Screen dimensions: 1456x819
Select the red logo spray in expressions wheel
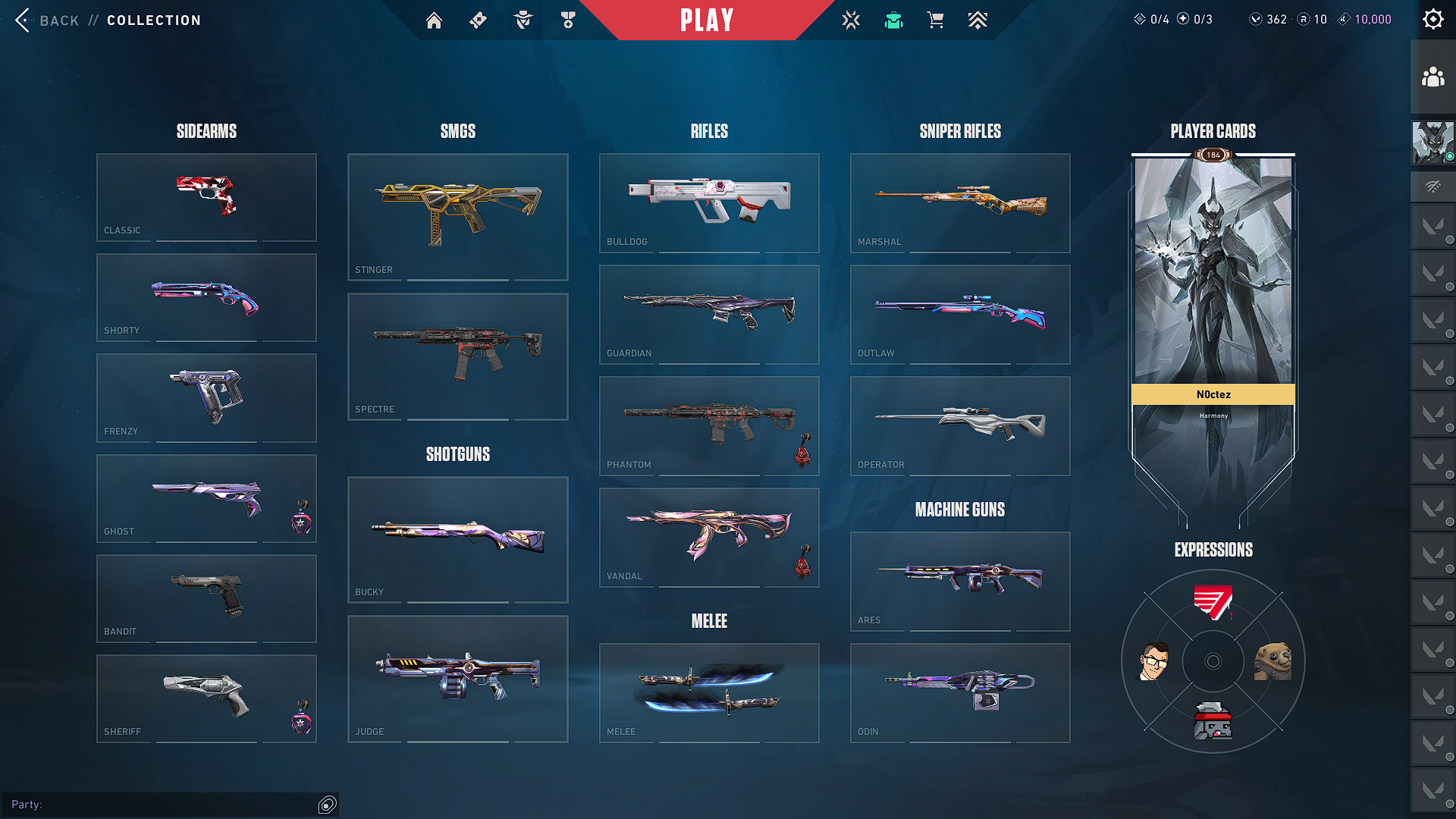point(1213,603)
